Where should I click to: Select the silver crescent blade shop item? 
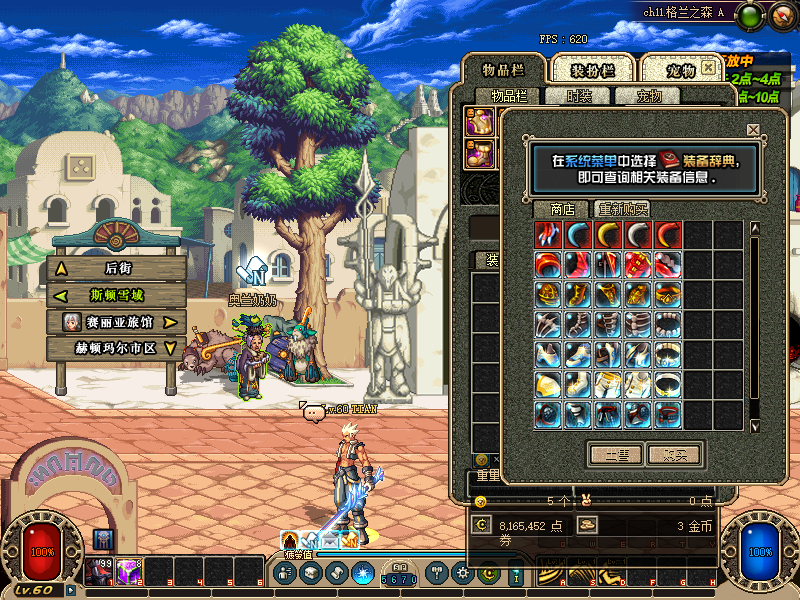click(639, 235)
